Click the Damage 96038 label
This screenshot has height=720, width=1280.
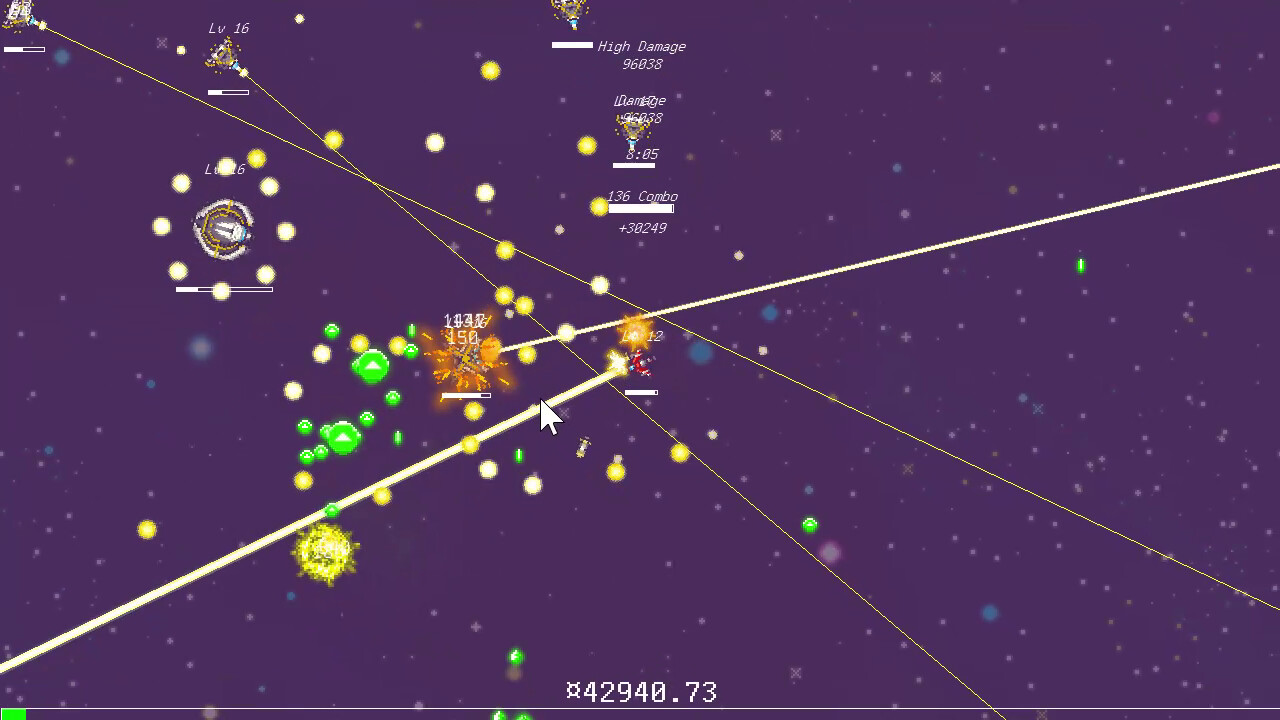click(640, 101)
